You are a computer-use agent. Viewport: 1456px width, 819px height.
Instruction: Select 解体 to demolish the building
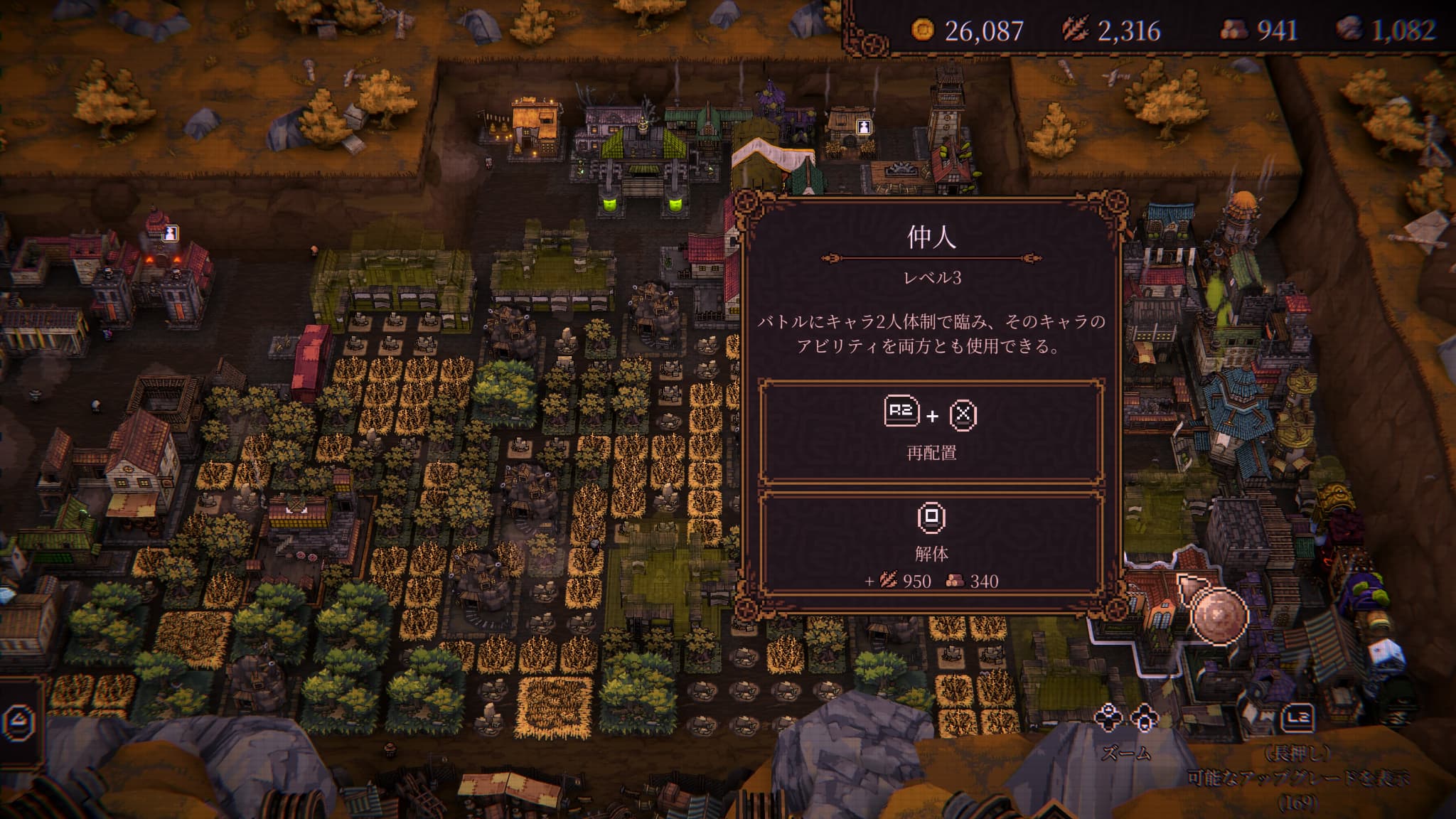[931, 543]
